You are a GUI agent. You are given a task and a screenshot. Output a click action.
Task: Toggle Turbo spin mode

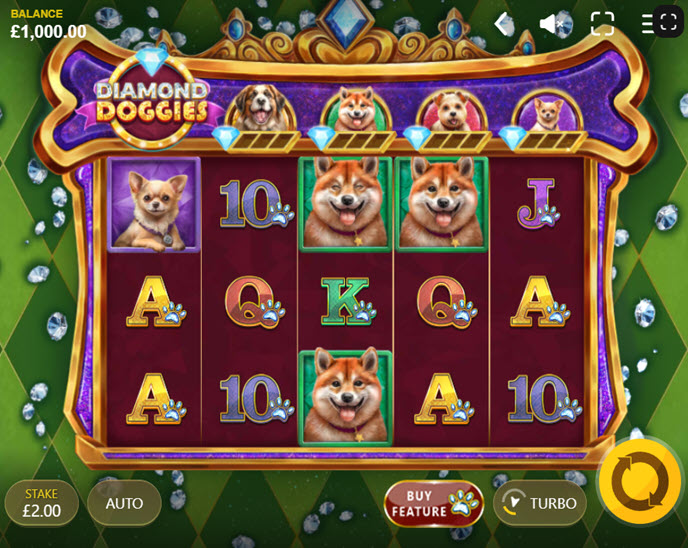(539, 503)
